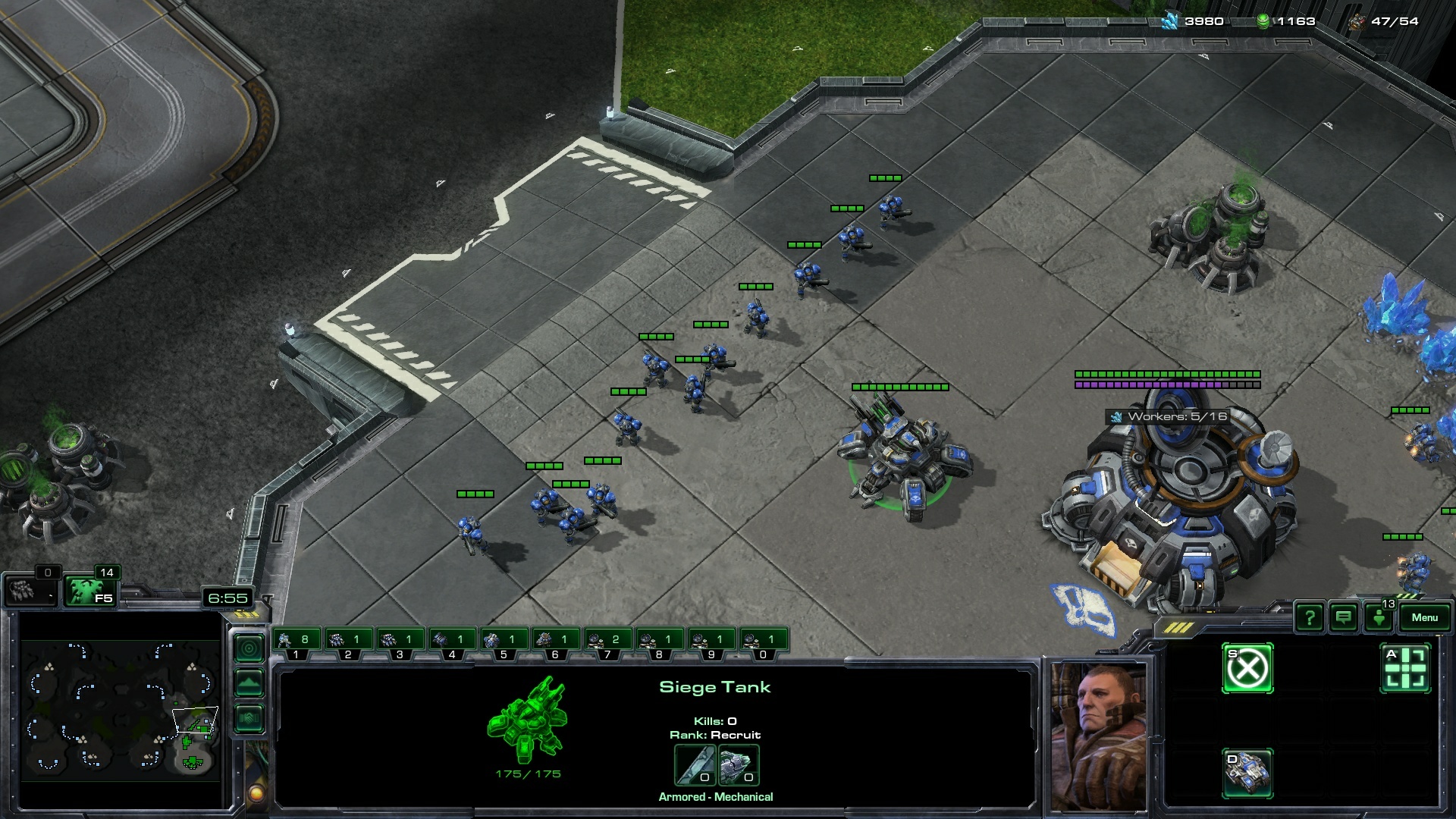Select the idle workers button
The width and height of the screenshot is (1456, 819).
click(x=29, y=590)
